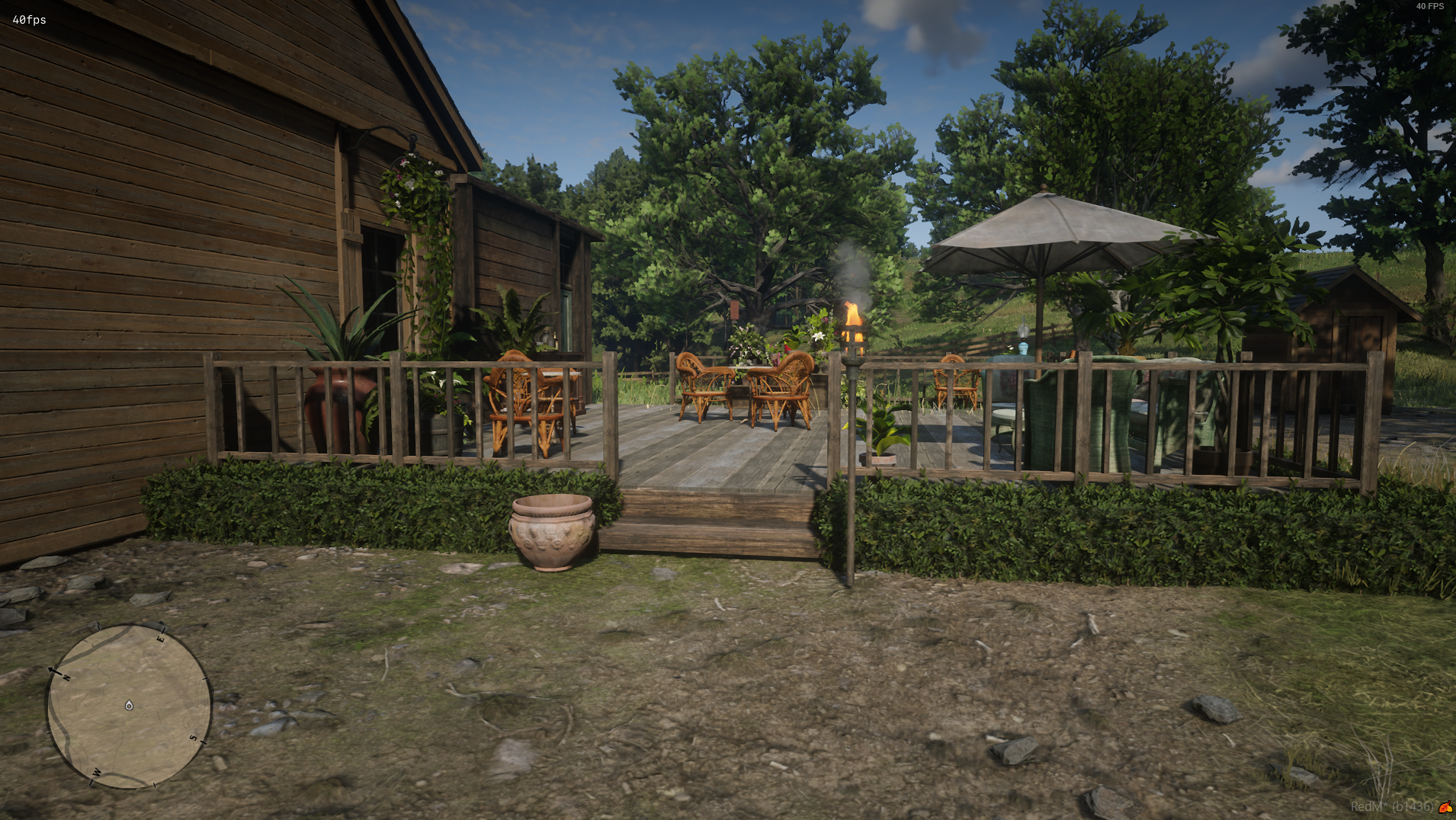Open the circular minimap
The image size is (1456, 820).
pyautogui.click(x=129, y=706)
